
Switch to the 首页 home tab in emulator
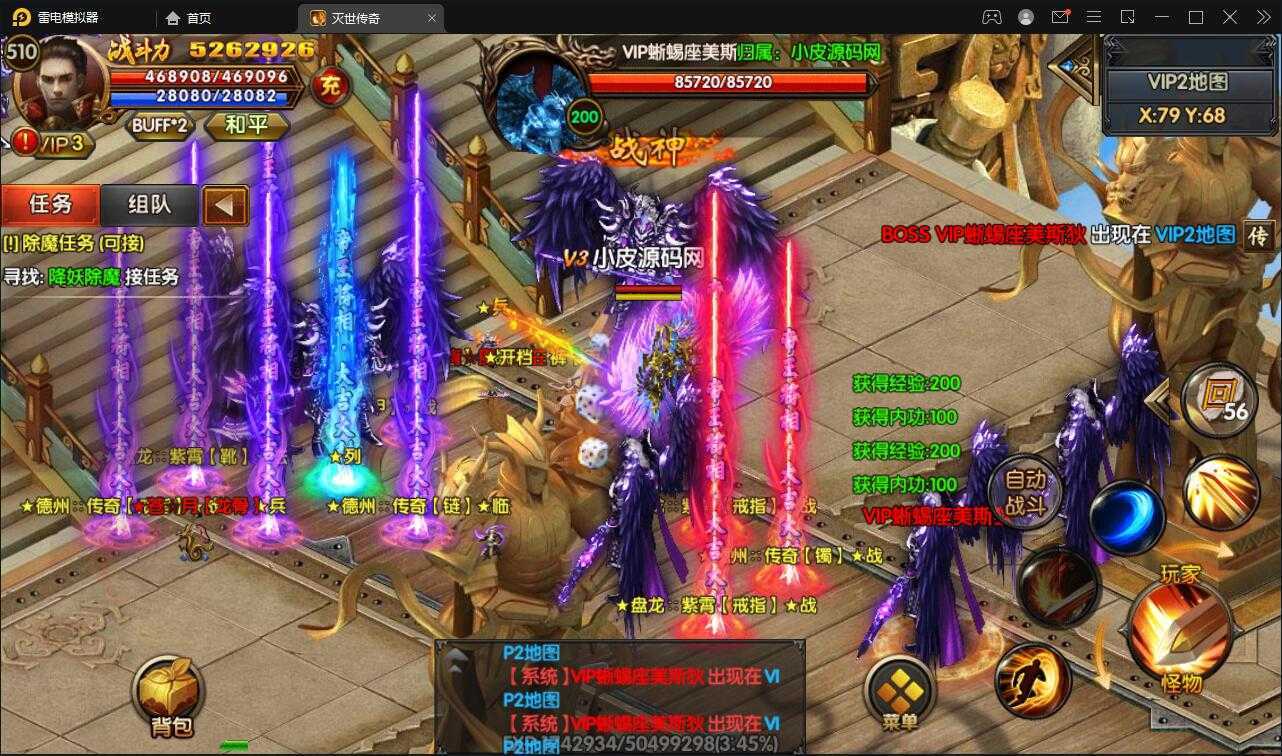pos(189,17)
